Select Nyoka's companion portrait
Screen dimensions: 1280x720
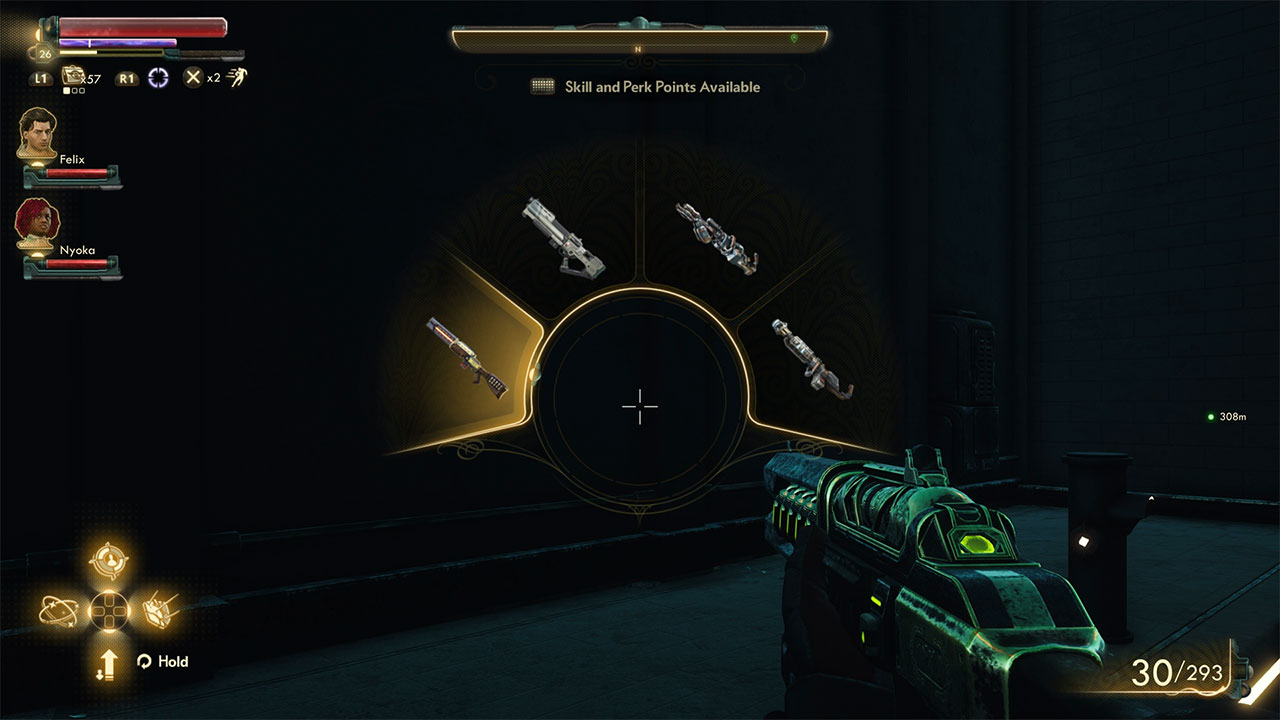pos(37,222)
